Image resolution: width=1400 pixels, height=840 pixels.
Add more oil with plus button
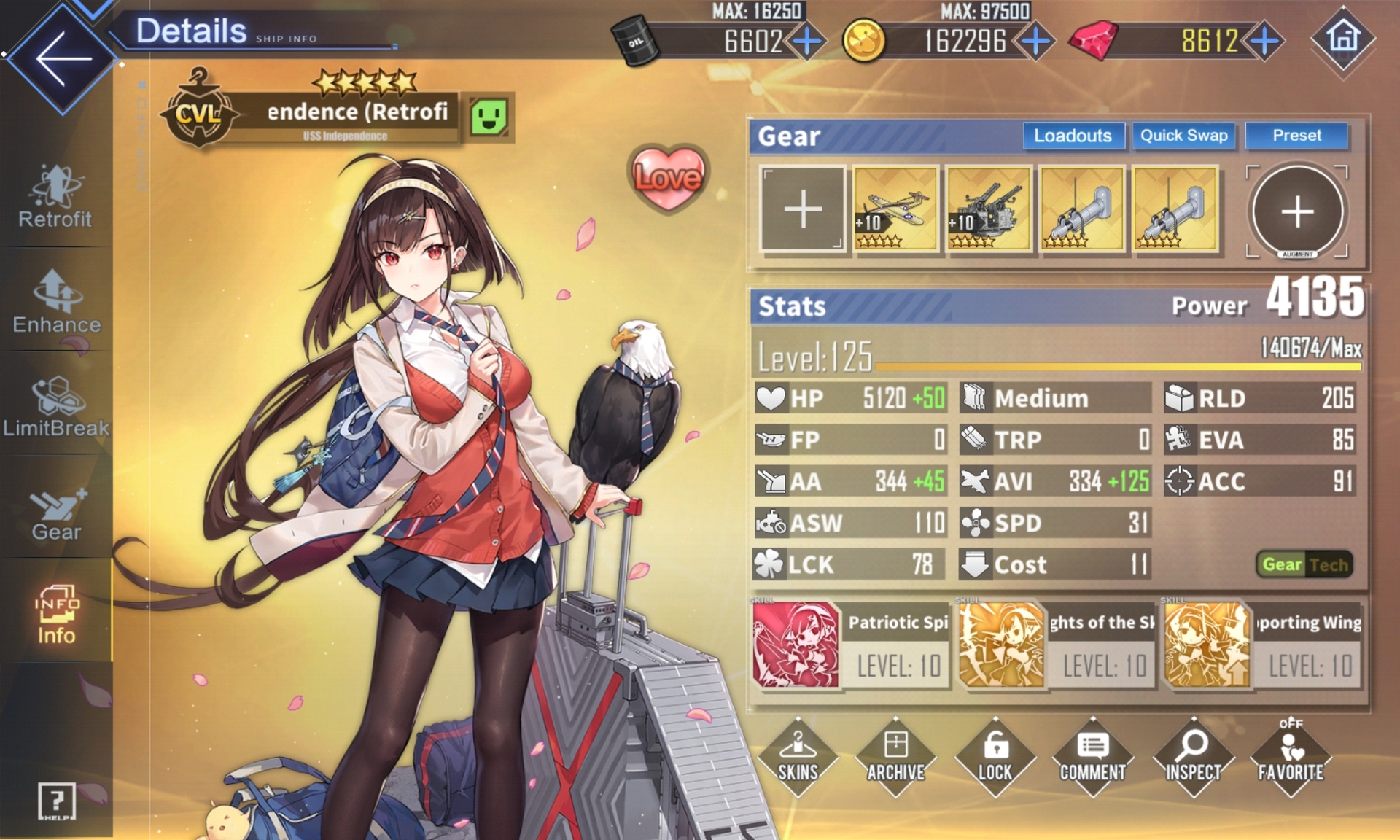(x=807, y=41)
